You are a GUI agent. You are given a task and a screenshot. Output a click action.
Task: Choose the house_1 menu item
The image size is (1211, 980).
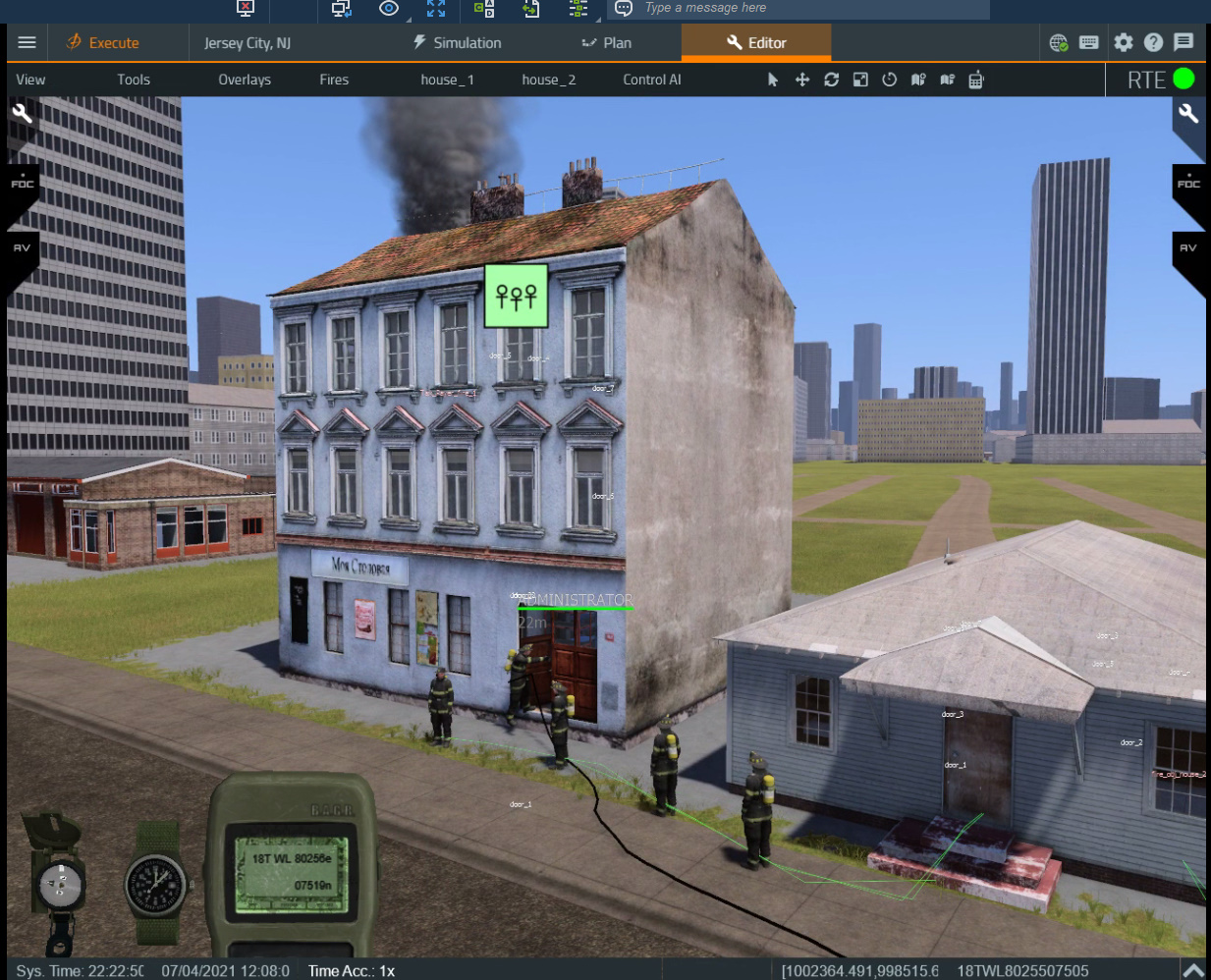click(447, 80)
